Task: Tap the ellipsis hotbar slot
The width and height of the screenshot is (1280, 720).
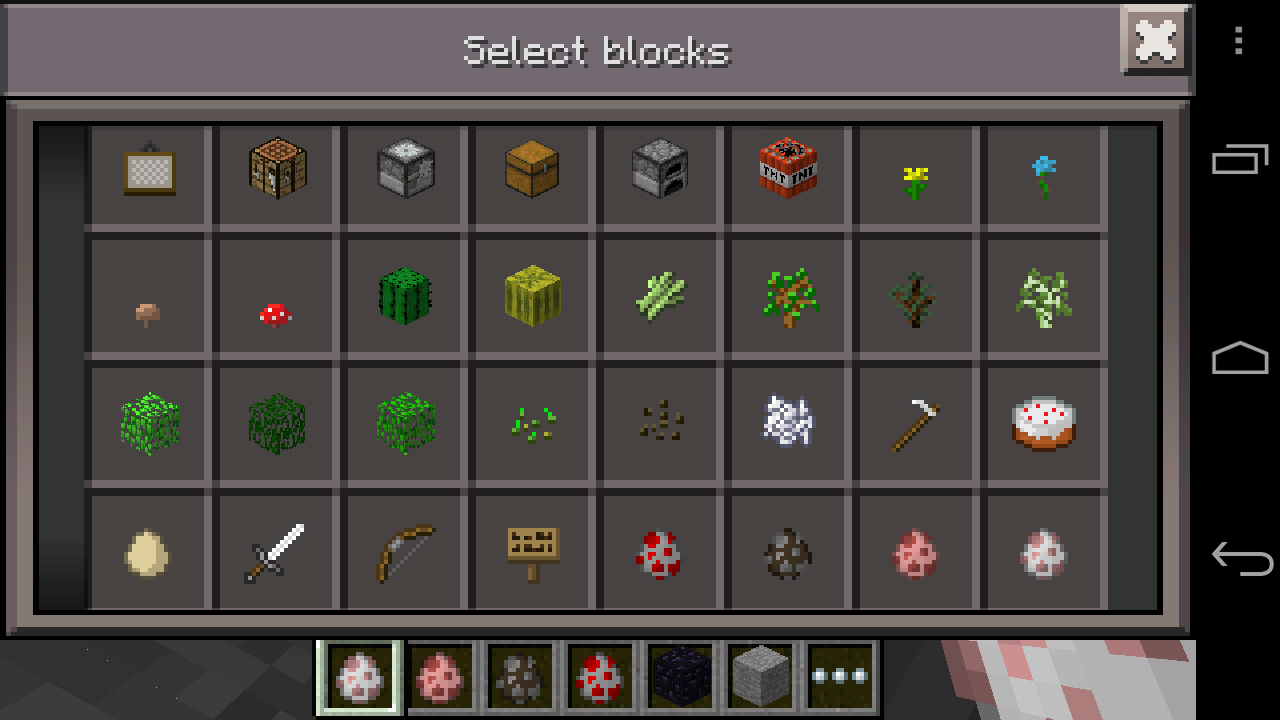Action: pyautogui.click(x=838, y=678)
